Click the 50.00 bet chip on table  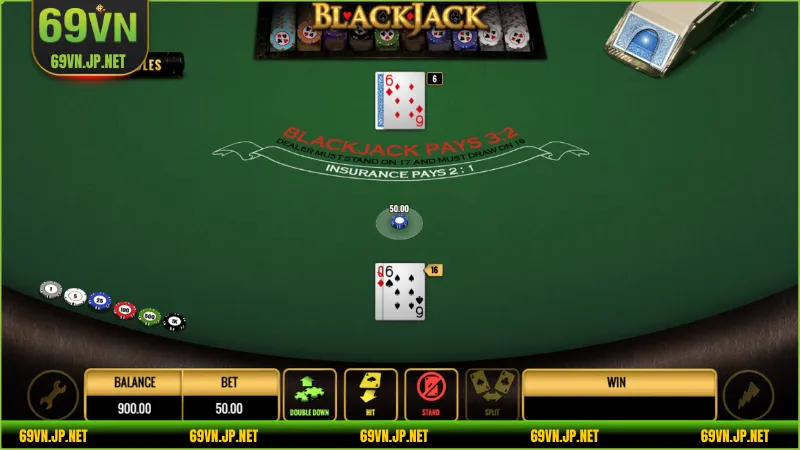pos(399,222)
